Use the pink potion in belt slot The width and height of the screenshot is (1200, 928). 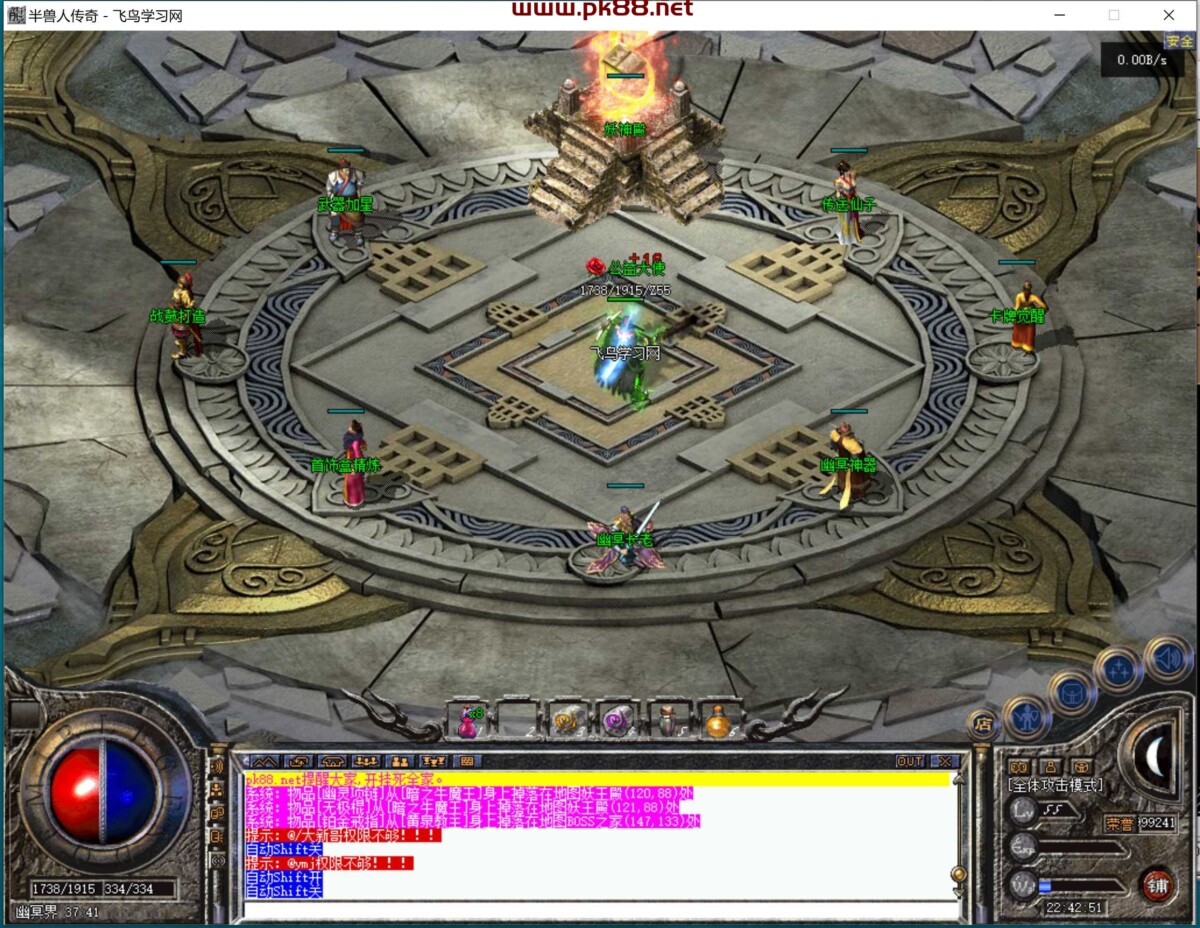[x=467, y=720]
